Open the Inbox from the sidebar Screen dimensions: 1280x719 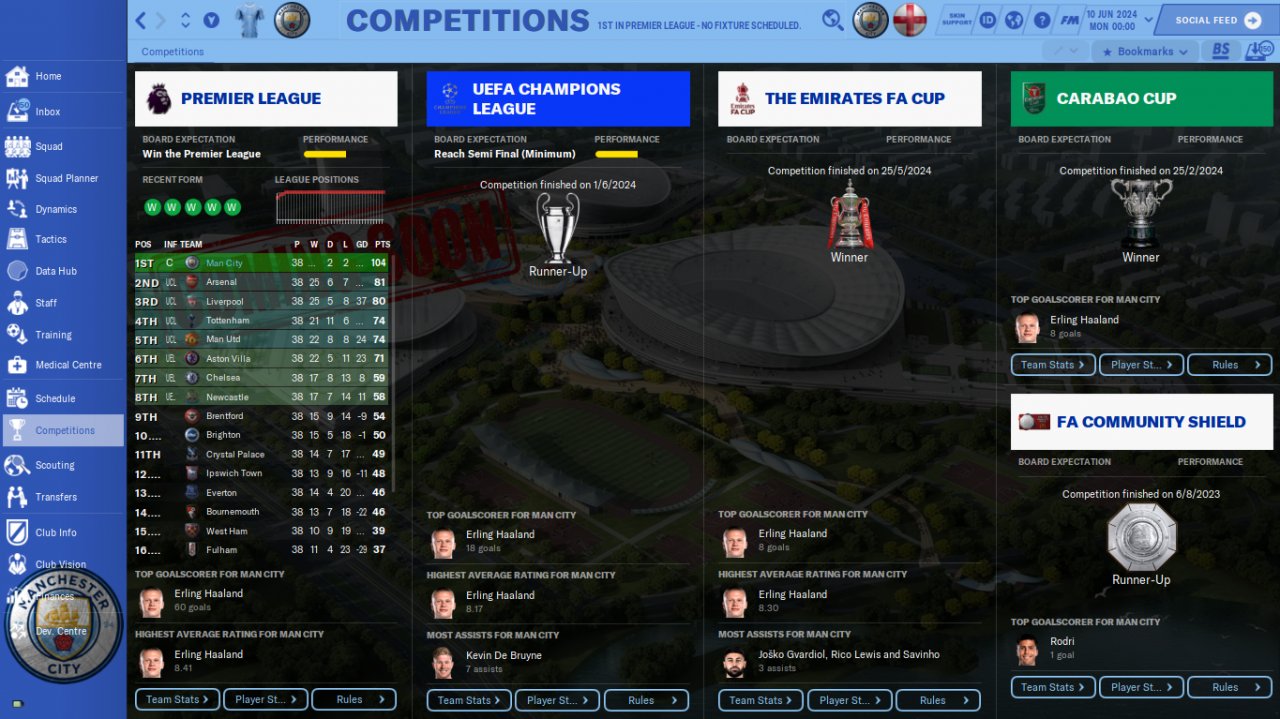[47, 112]
